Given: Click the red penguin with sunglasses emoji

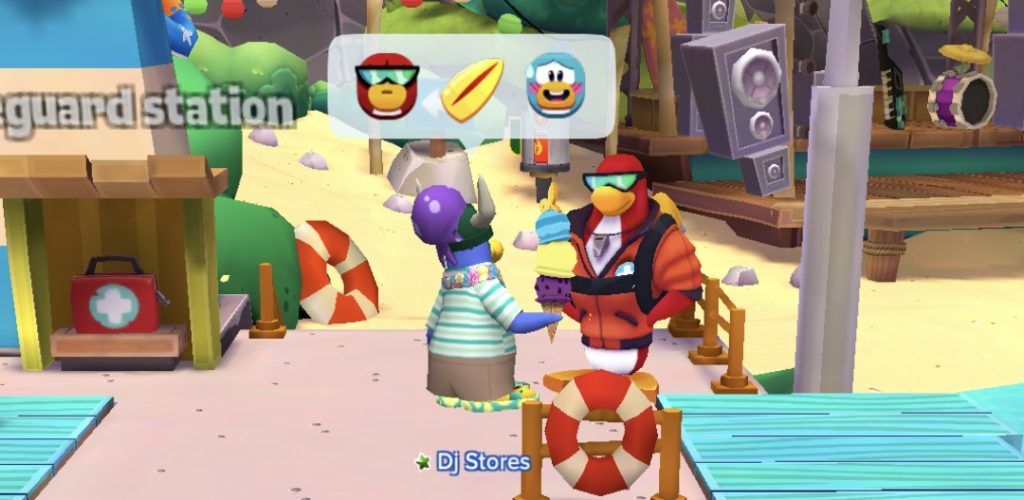Looking at the screenshot, I should [x=386, y=86].
